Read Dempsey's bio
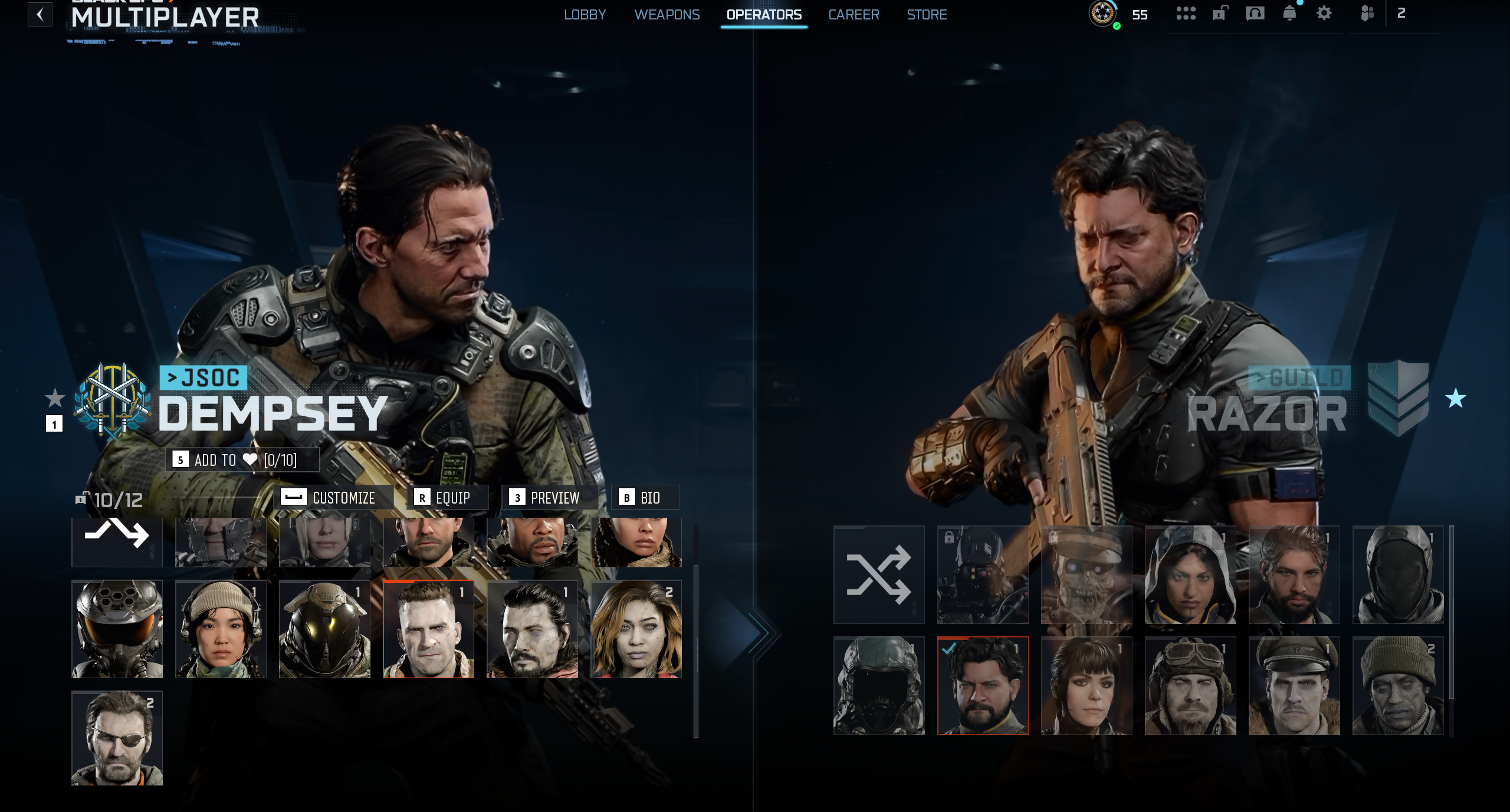The image size is (1510, 812). click(644, 498)
